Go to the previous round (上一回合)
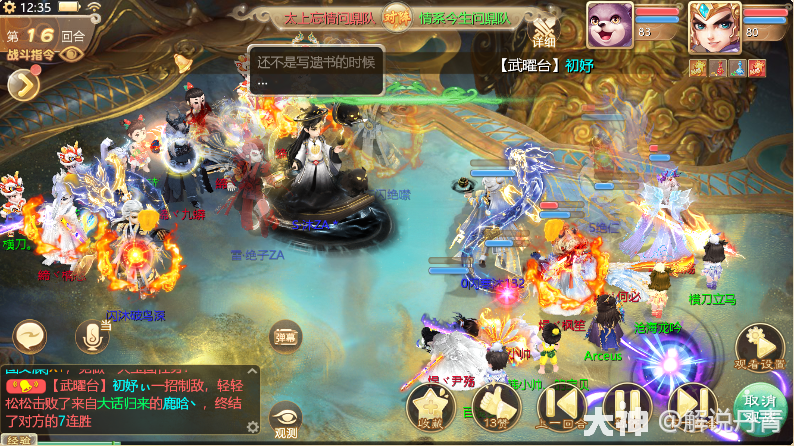Viewport: 794px width, 446px height. coord(562,403)
